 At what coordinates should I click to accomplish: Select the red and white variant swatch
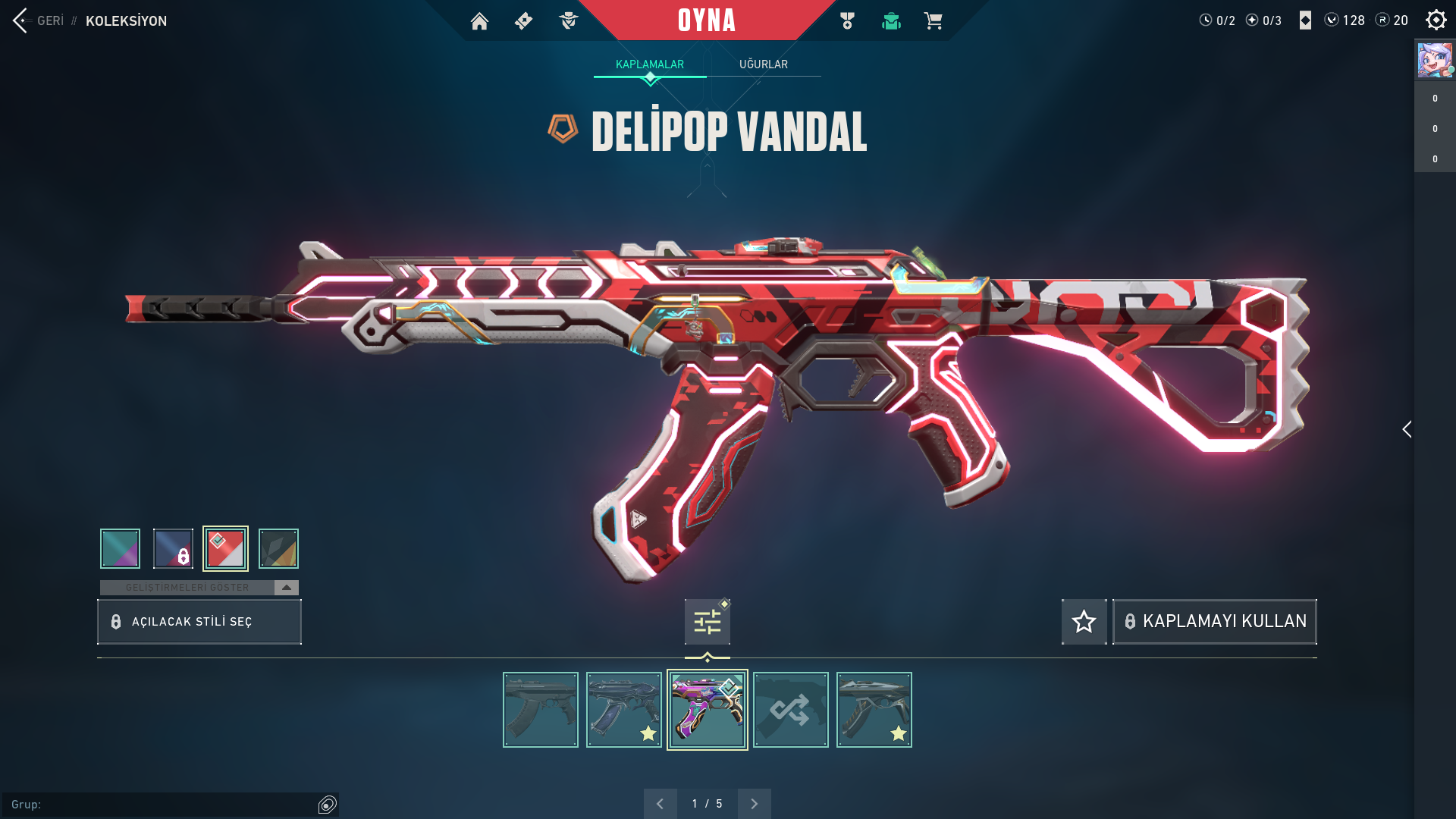click(x=225, y=548)
